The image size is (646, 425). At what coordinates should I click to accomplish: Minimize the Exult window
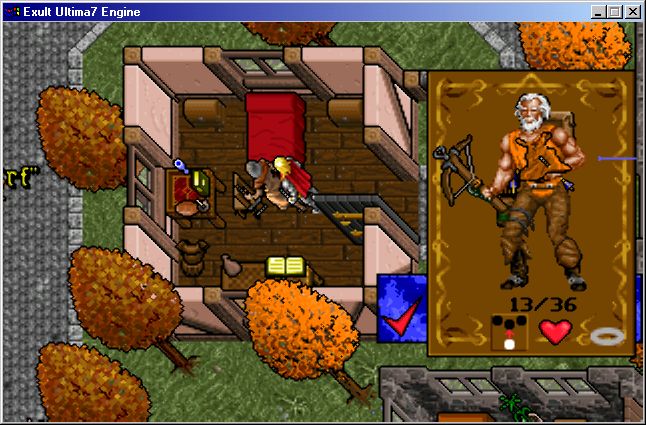[598, 12]
